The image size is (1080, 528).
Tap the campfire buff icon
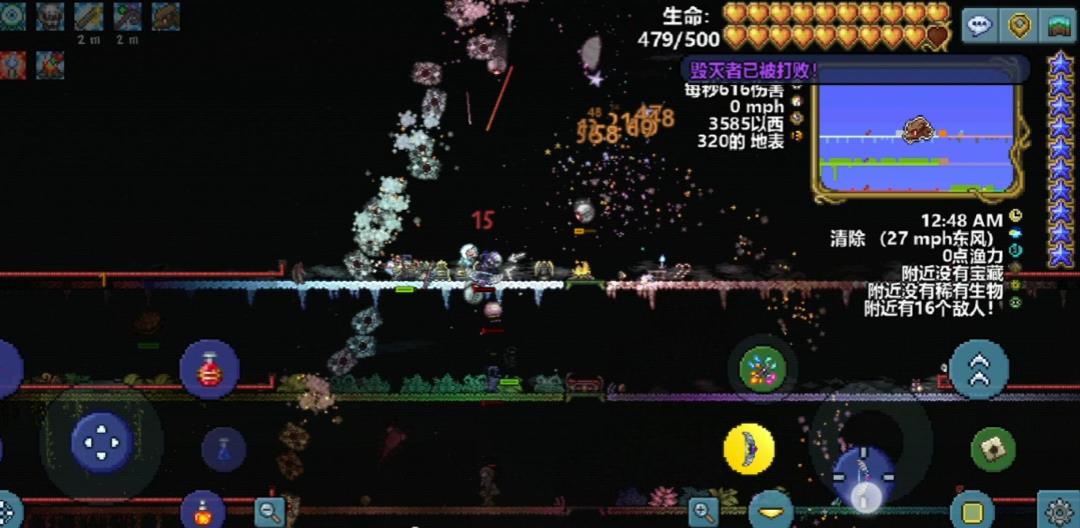pos(50,65)
